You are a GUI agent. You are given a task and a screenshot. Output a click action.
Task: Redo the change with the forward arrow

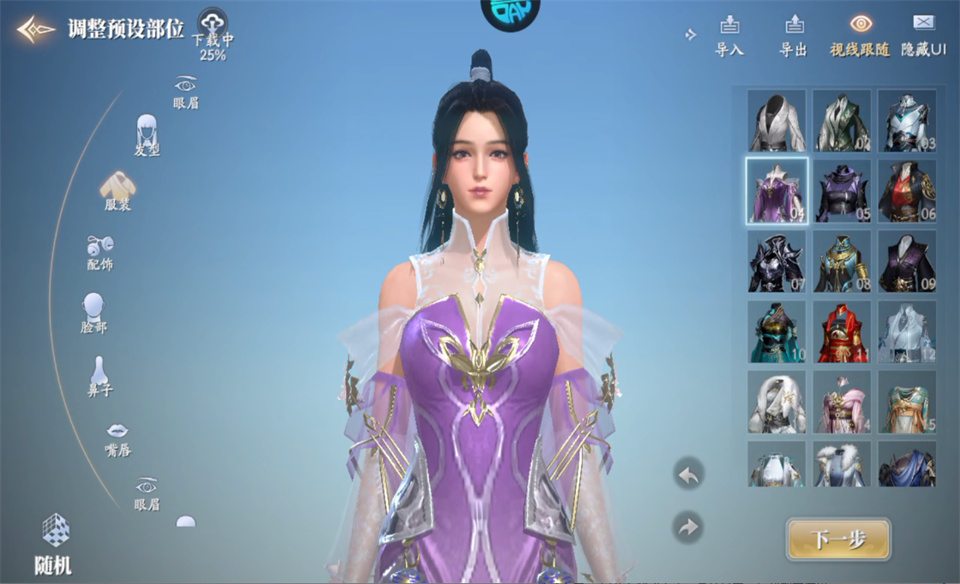(x=688, y=526)
